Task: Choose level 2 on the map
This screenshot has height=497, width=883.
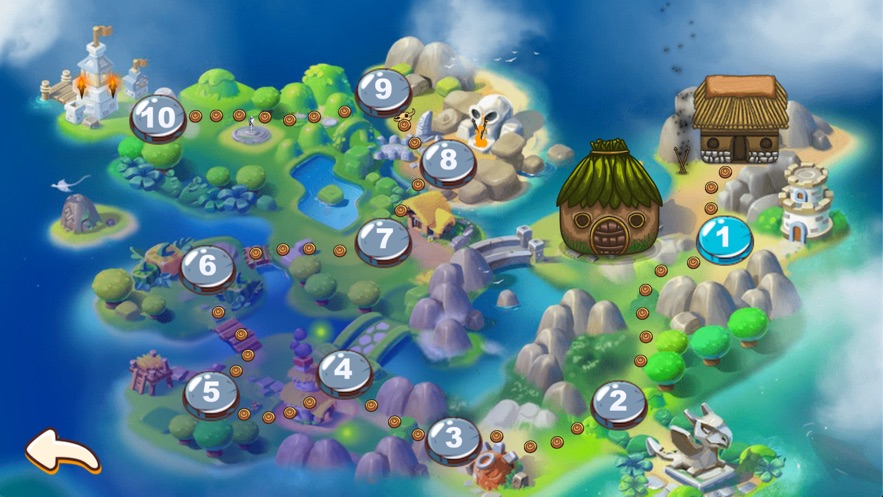Action: point(617,403)
